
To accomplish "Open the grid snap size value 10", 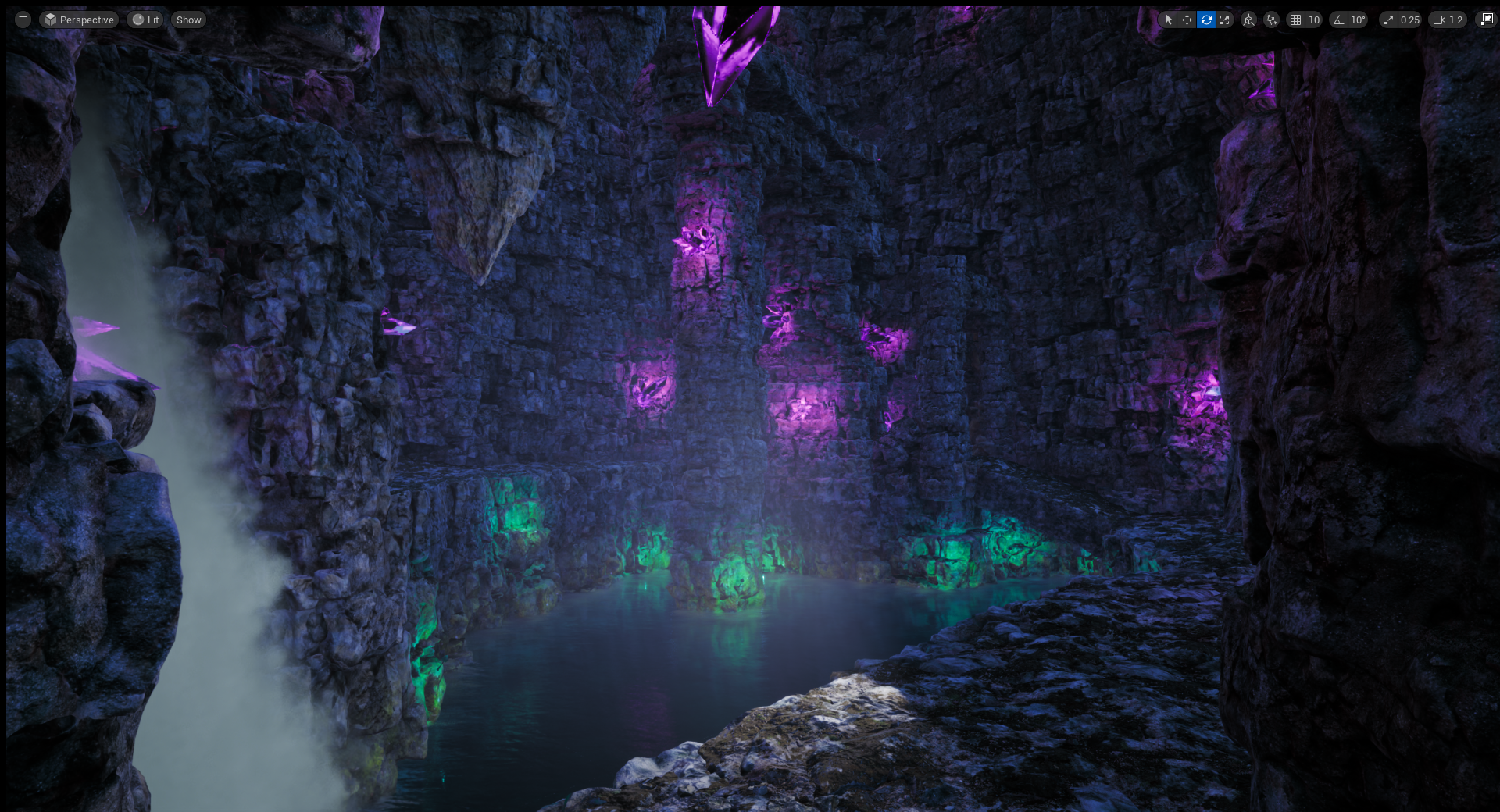I will 1314,20.
